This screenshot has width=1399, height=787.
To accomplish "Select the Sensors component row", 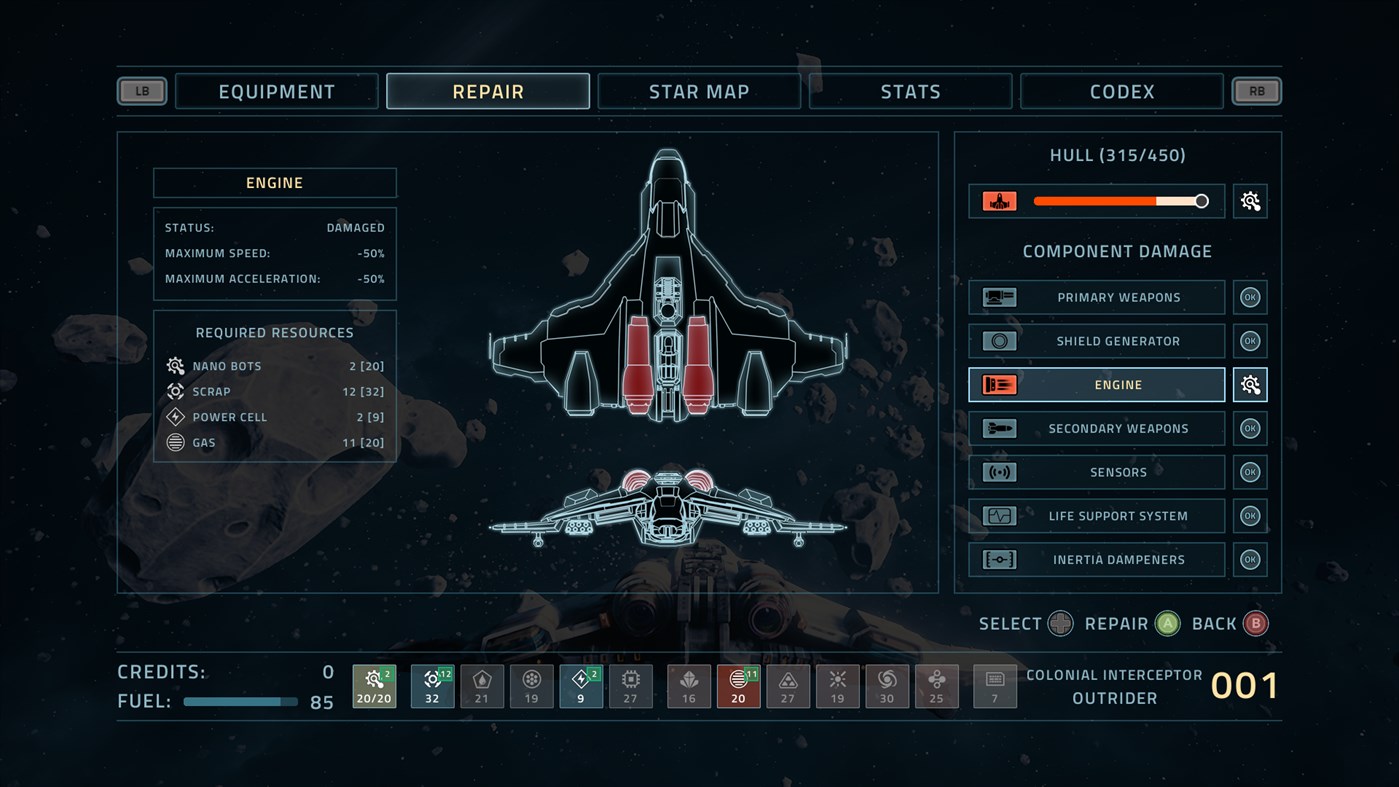I will (x=1097, y=472).
